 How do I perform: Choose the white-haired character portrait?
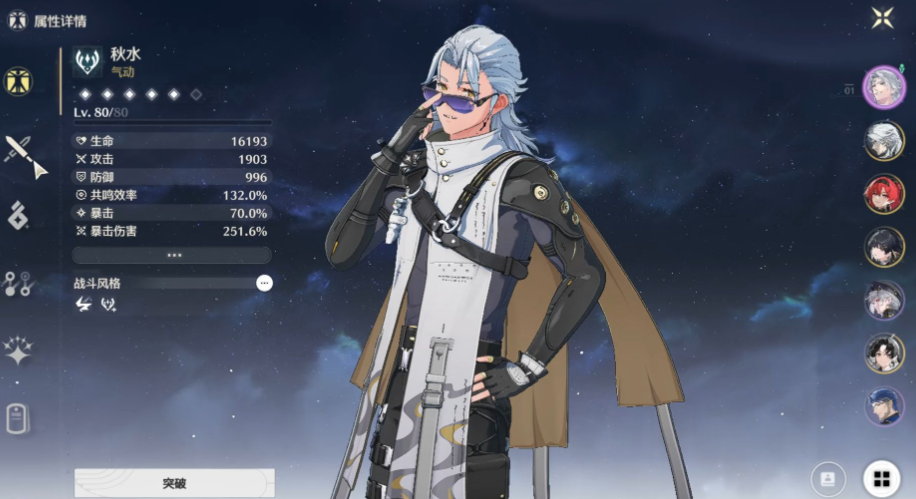(x=883, y=141)
